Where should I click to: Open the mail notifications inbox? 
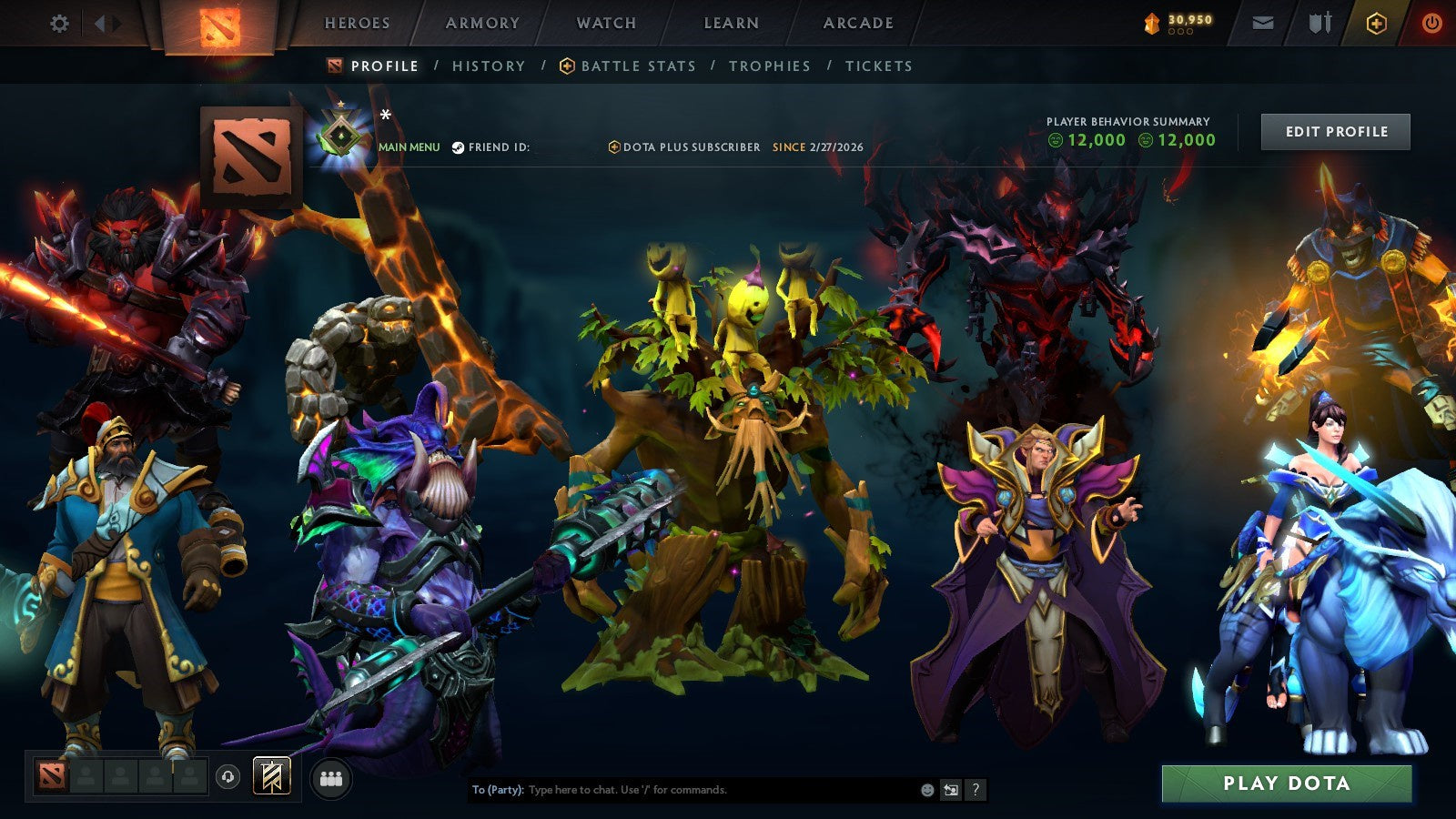pos(1263,23)
